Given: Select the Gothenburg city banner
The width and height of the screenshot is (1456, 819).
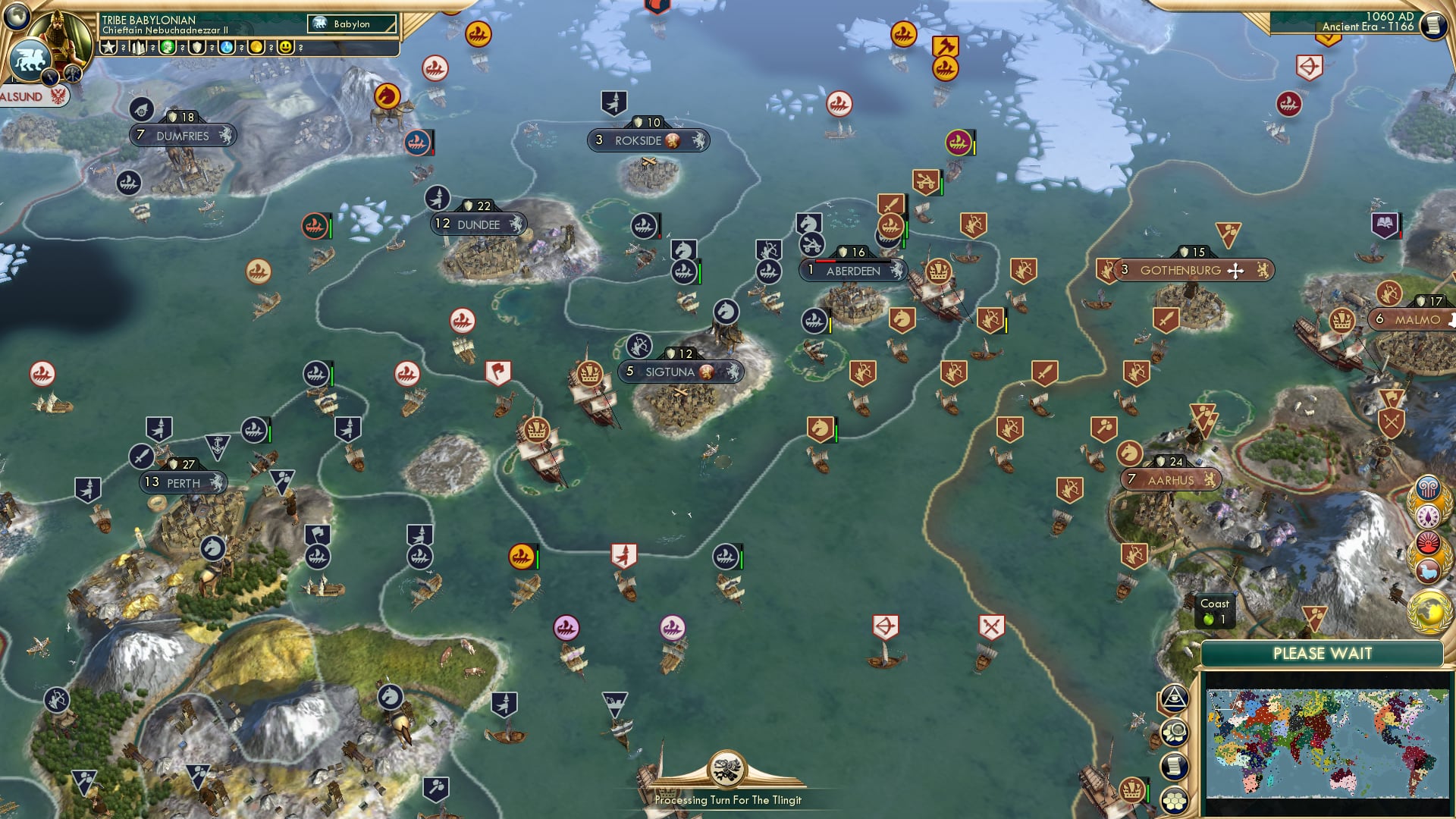Looking at the screenshot, I should coord(1180,271).
